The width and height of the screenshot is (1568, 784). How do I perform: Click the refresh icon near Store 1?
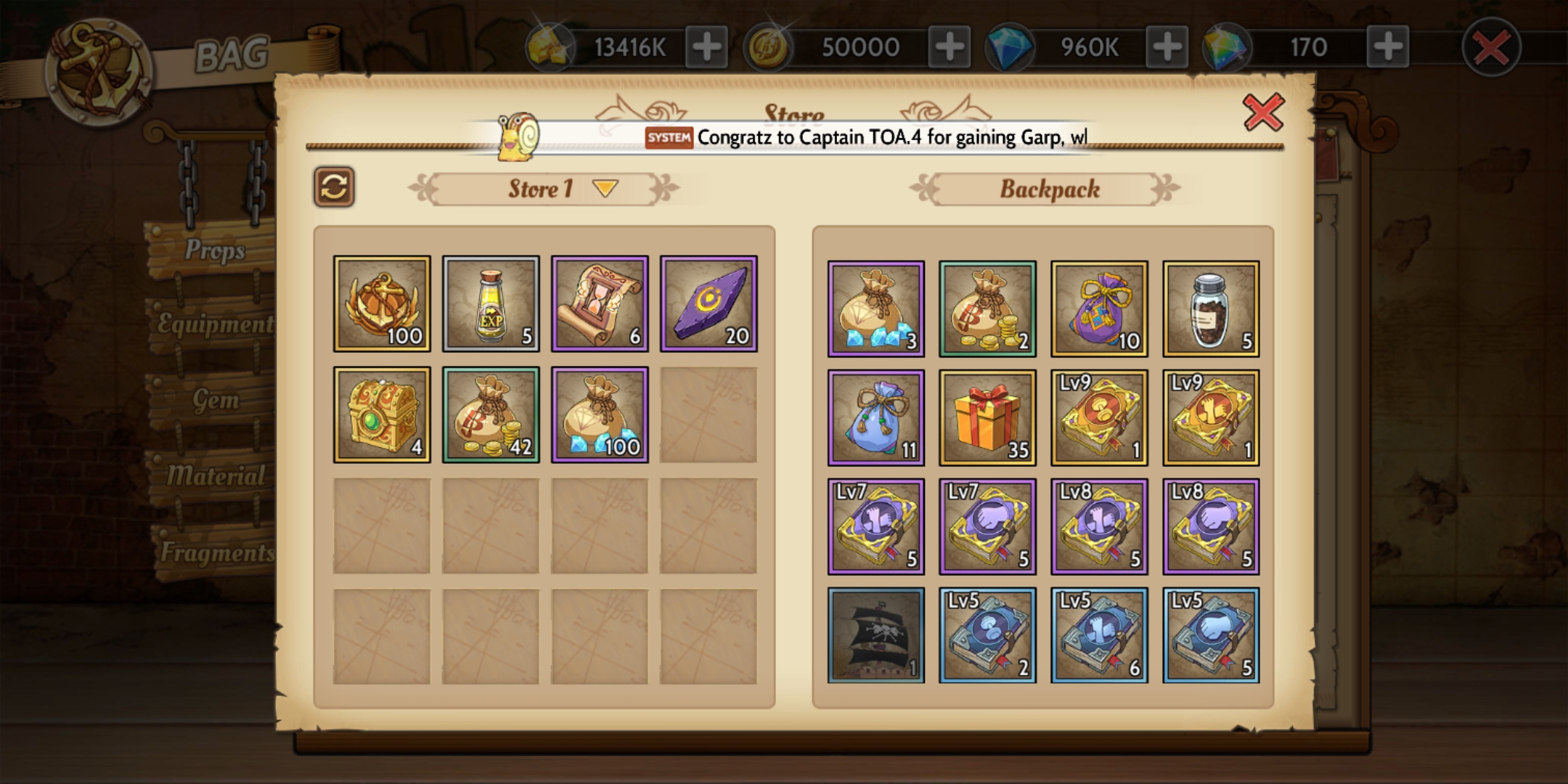click(335, 188)
